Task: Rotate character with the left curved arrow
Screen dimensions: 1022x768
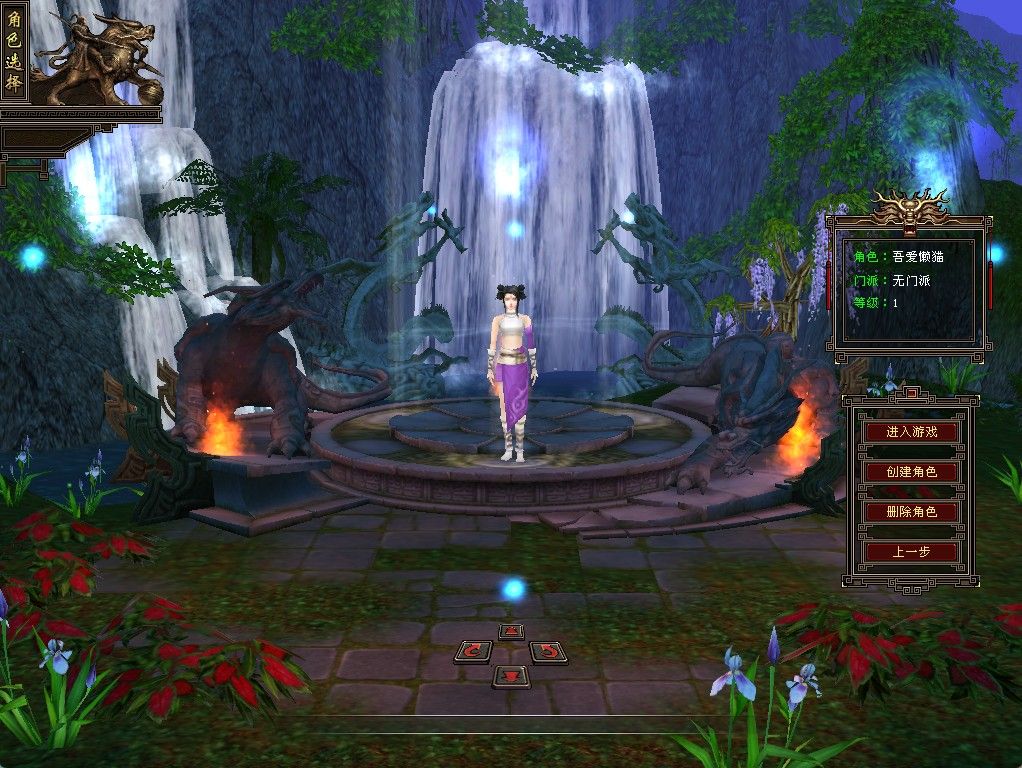Action: (473, 653)
